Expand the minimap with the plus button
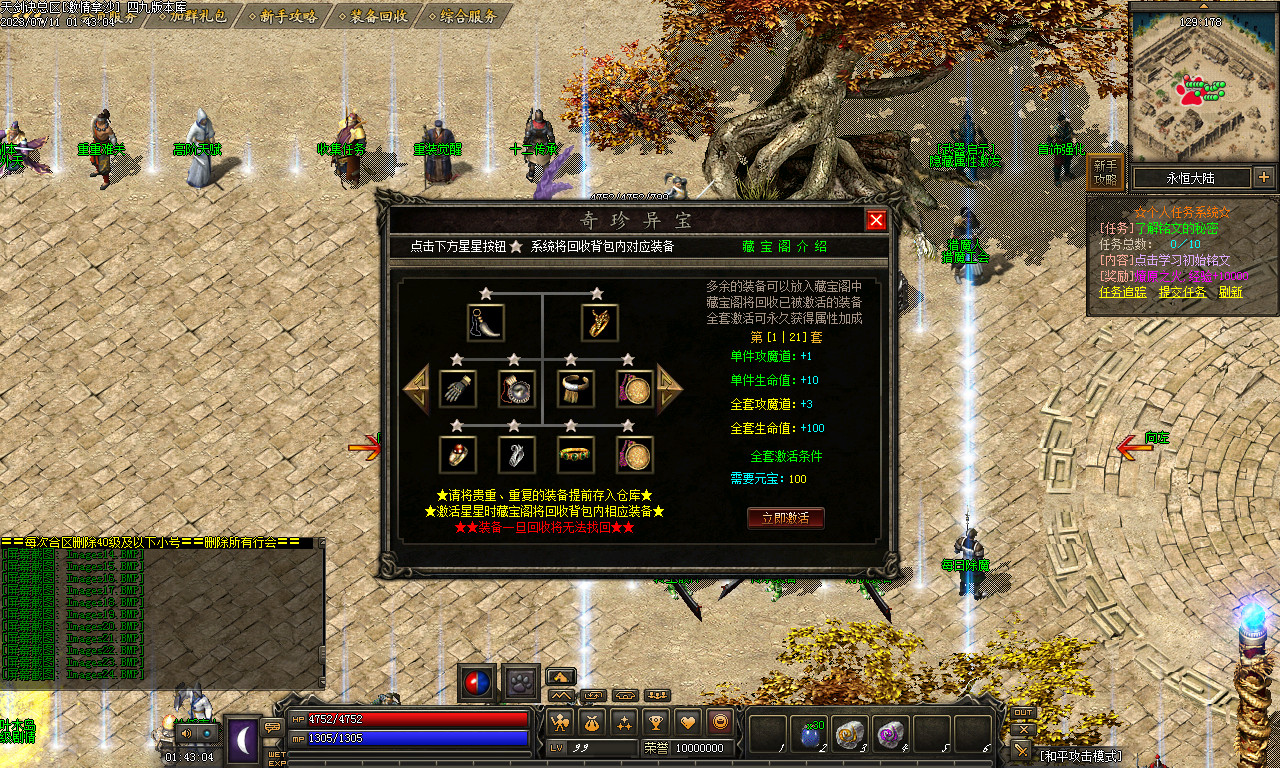Screen dimensions: 1280x768 pyautogui.click(x=1264, y=178)
